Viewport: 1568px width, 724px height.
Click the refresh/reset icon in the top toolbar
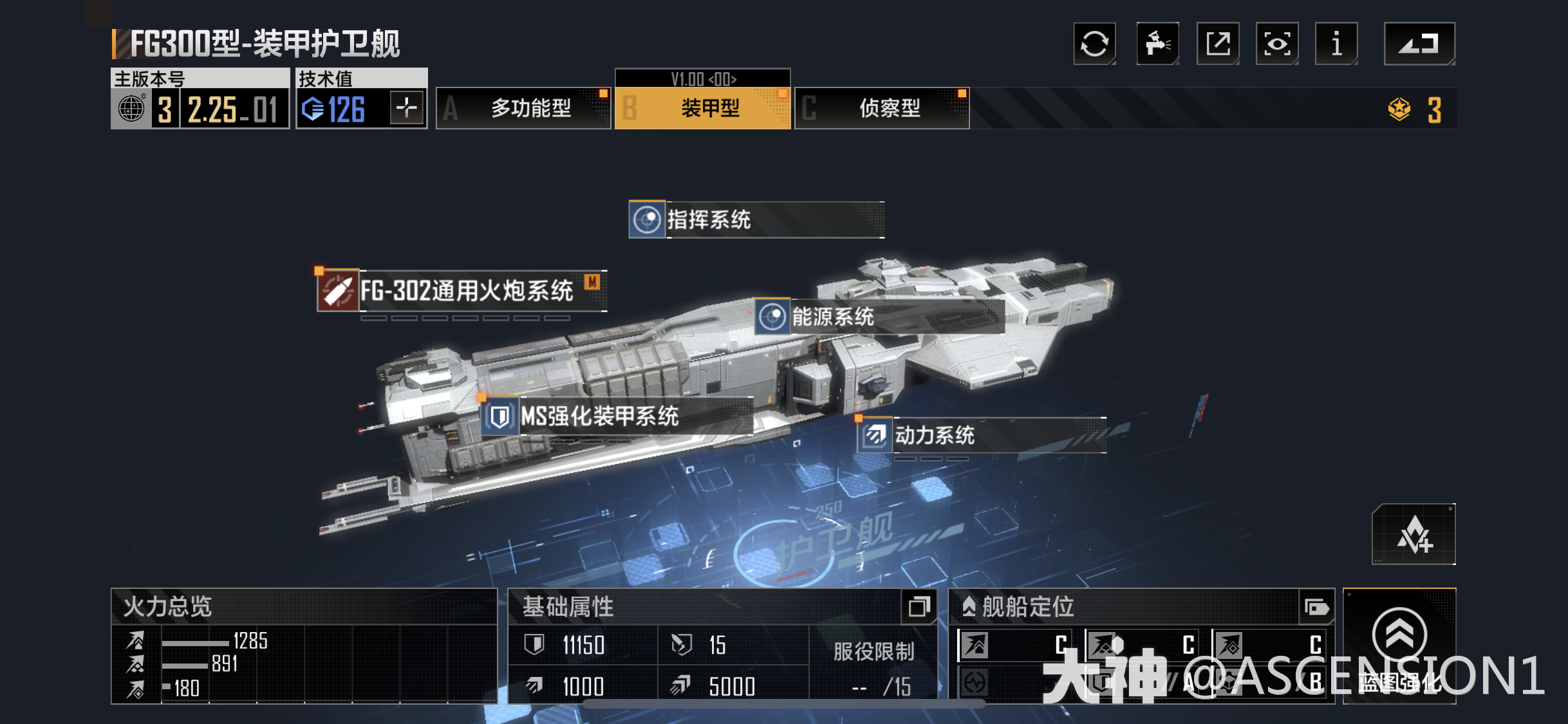click(x=1094, y=44)
